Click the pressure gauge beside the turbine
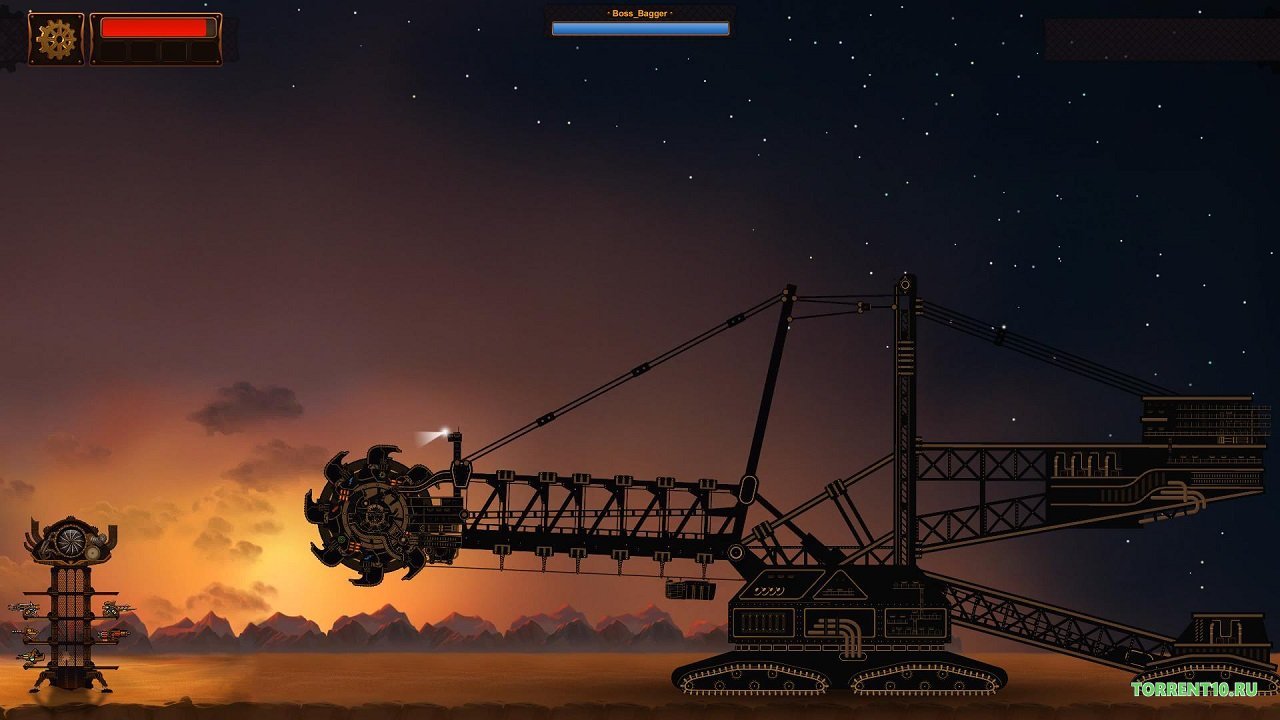 pyautogui.click(x=91, y=553)
